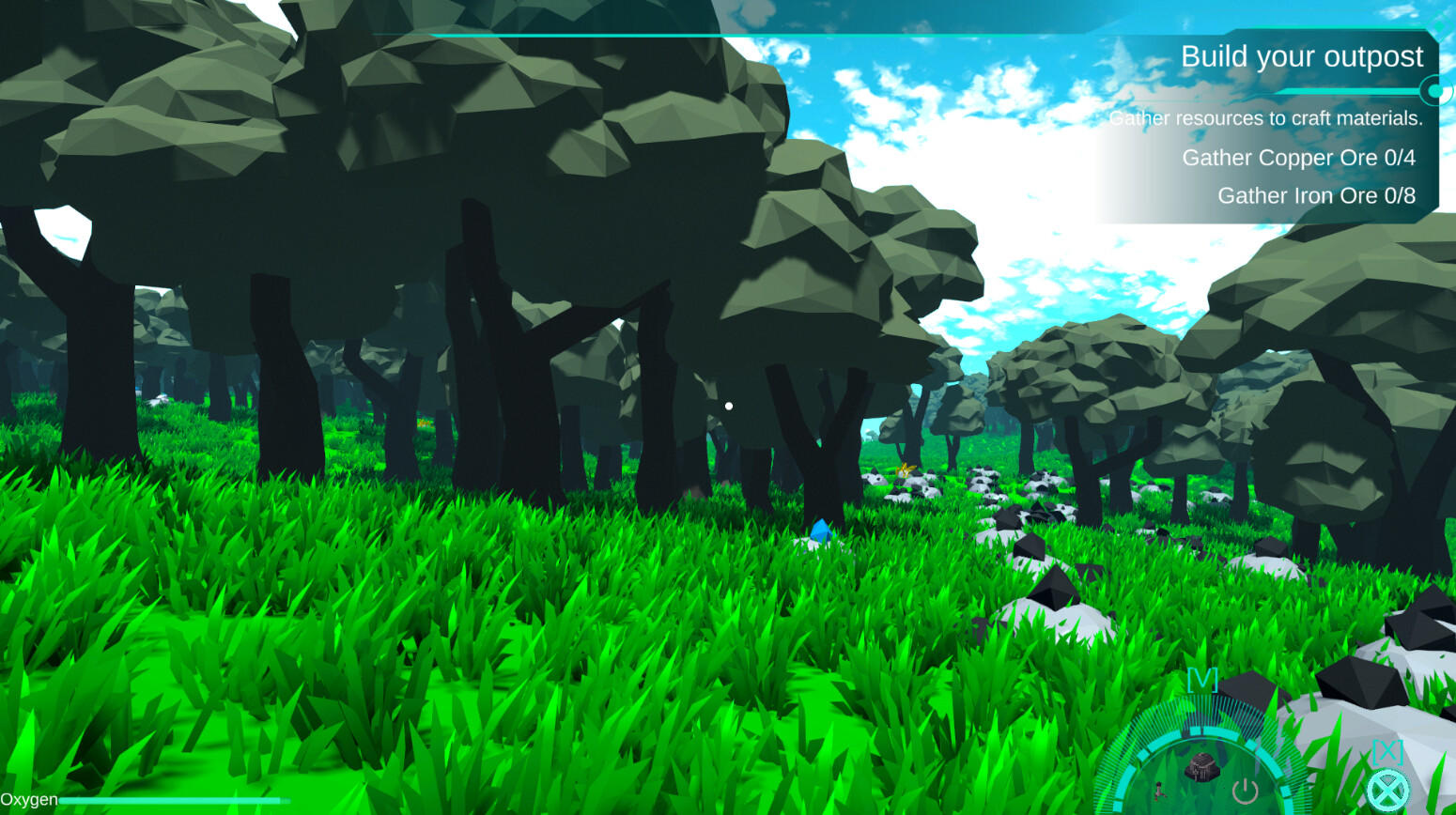Click the teal diamond marker atop quest panel
Screen dimensions: 1456x815
click(1438, 25)
